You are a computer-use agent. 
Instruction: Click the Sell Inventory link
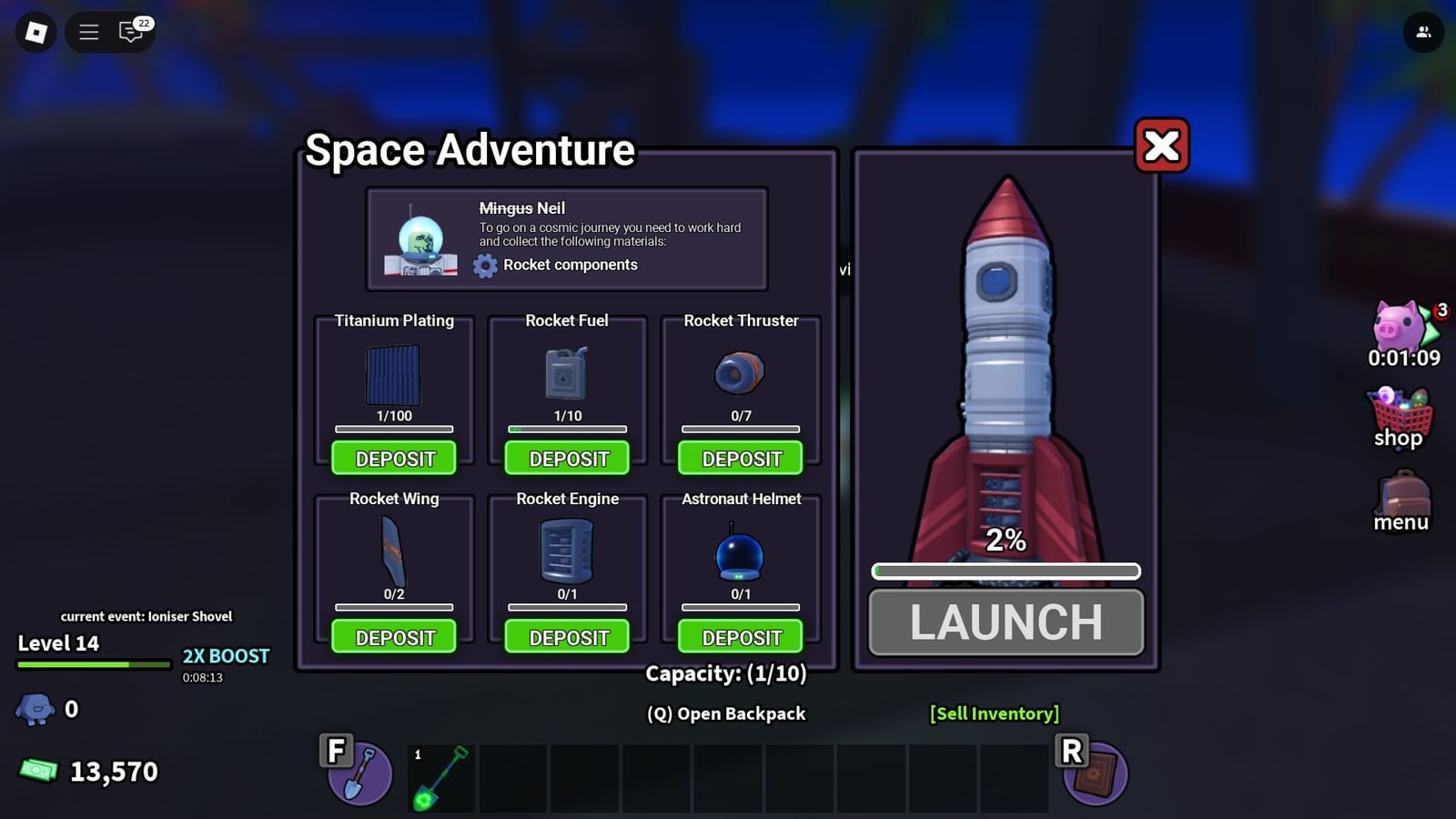(x=994, y=713)
